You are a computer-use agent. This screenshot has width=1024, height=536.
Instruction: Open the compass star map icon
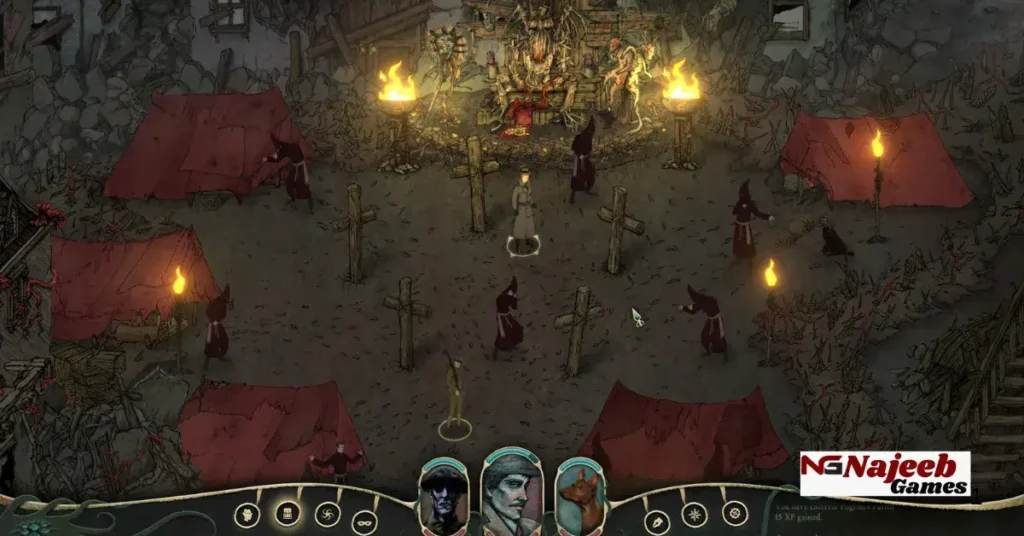point(695,515)
